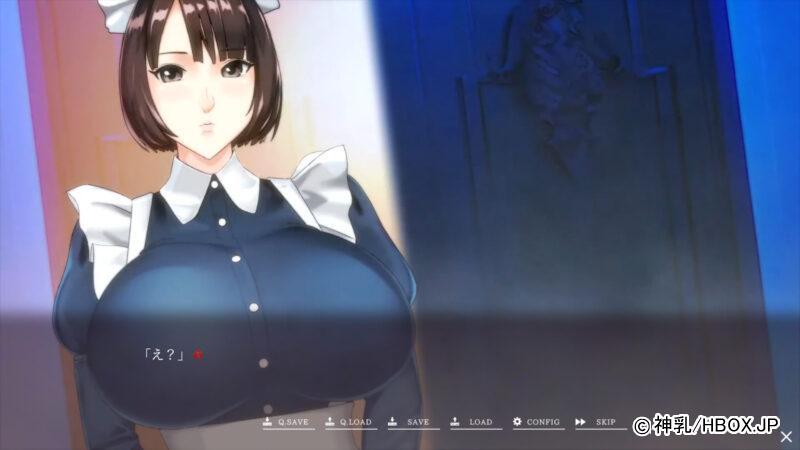Image resolution: width=800 pixels, height=450 pixels.
Task: Hide the message window with the X
Action: pos(786,437)
